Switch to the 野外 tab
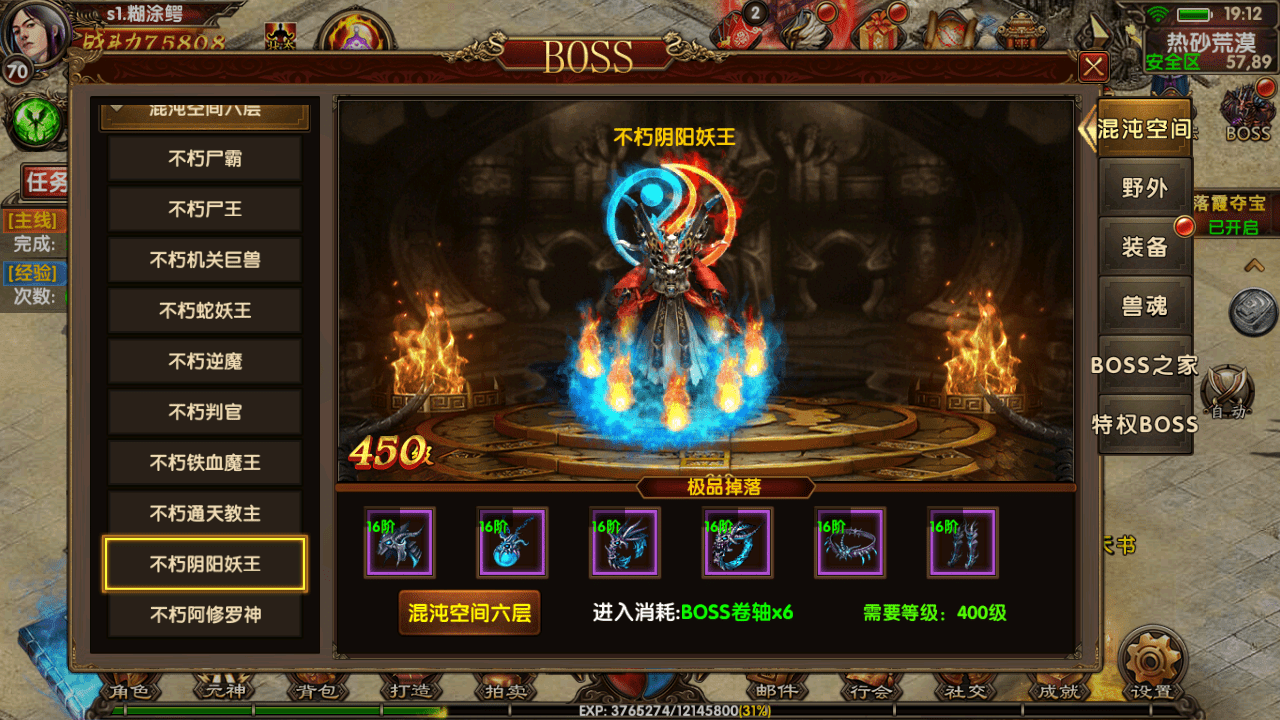1280x720 pixels. pyautogui.click(x=1145, y=188)
